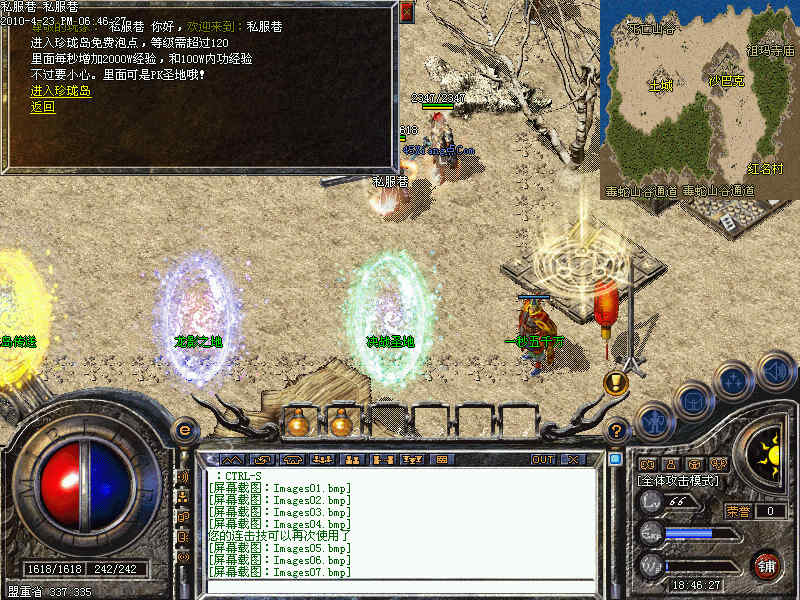
Task: Click the four-star skills round button
Action: (x=734, y=381)
